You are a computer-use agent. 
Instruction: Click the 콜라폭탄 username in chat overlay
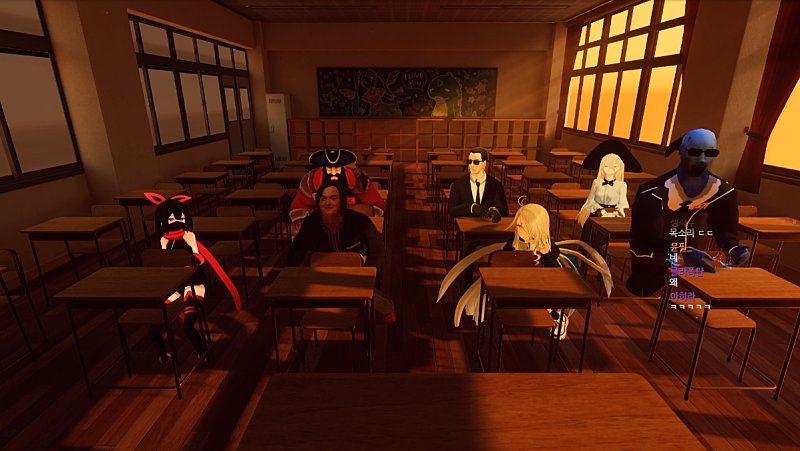pos(686,271)
